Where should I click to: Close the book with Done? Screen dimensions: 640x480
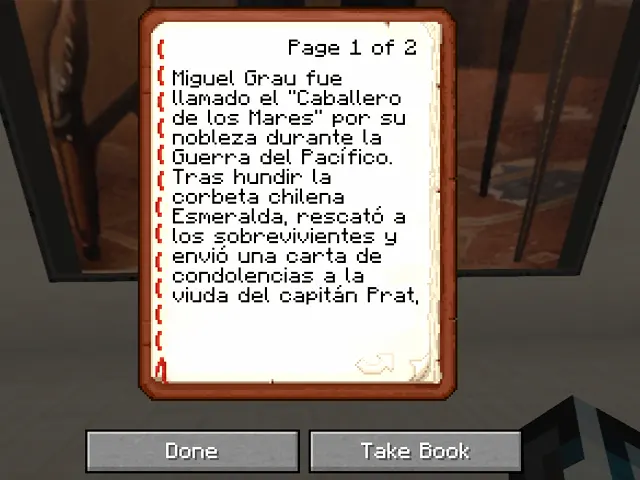click(x=191, y=451)
